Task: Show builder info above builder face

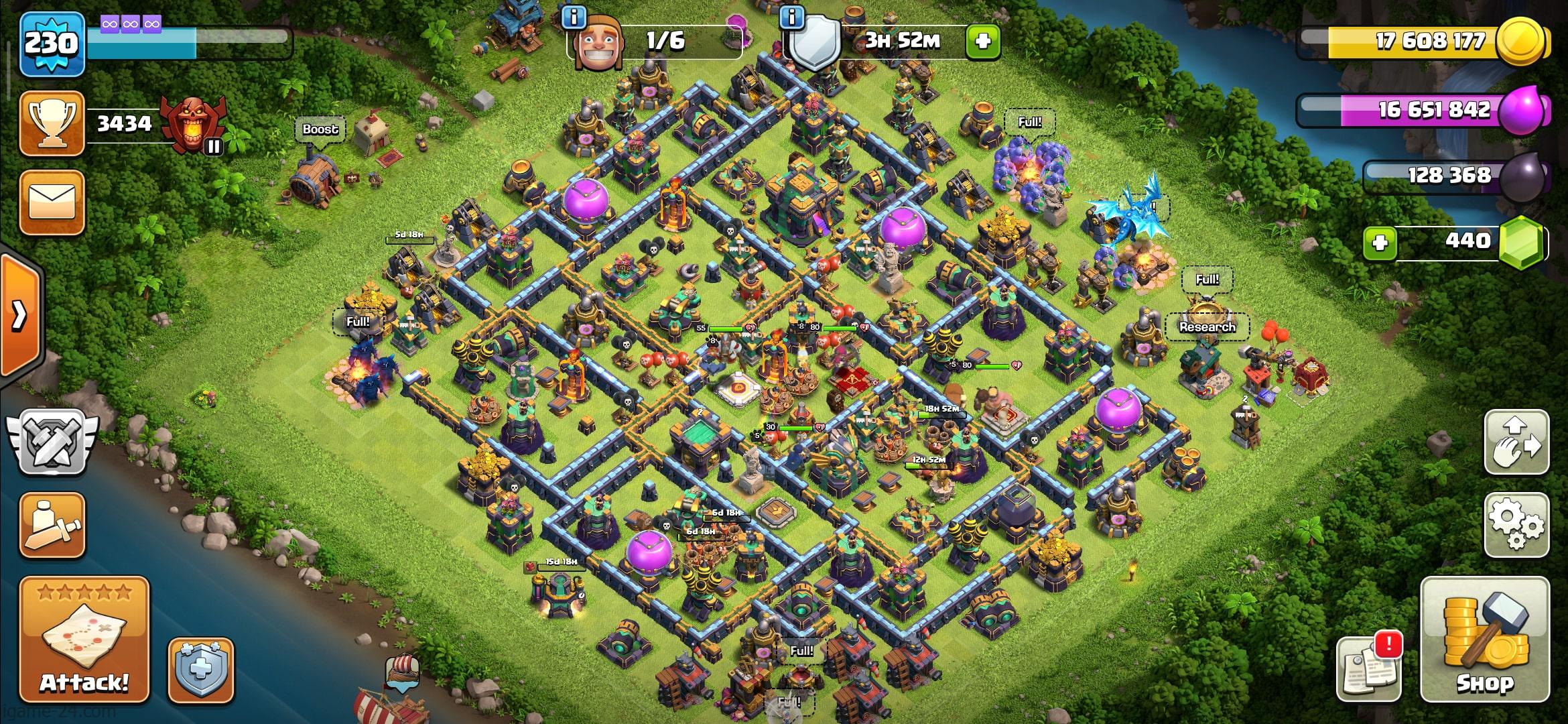Action: coord(574,17)
